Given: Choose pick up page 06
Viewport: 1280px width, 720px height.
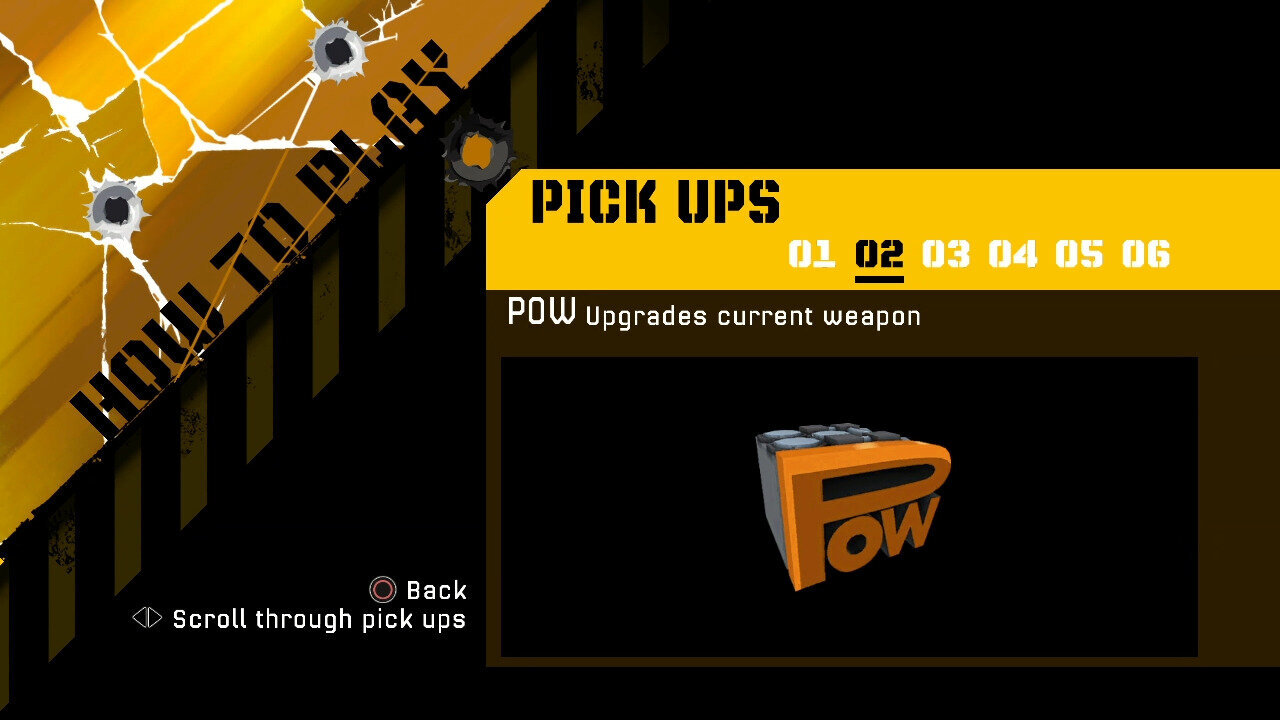Looking at the screenshot, I should (1146, 254).
